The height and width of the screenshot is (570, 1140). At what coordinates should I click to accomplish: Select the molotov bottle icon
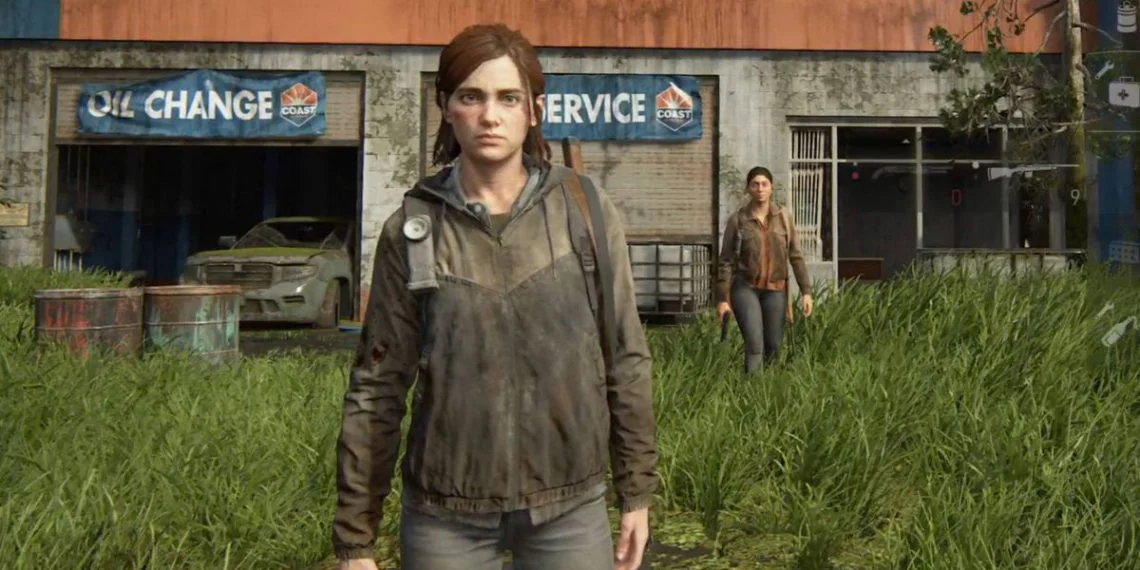[1119, 330]
